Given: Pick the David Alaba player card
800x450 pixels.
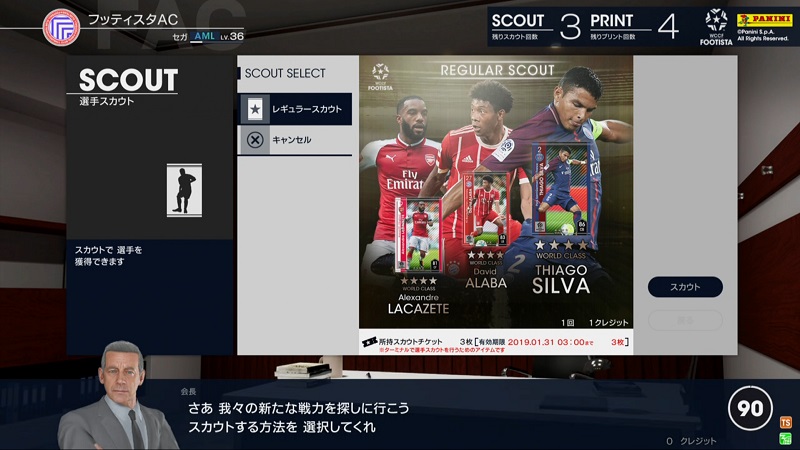Looking at the screenshot, I should (487, 214).
